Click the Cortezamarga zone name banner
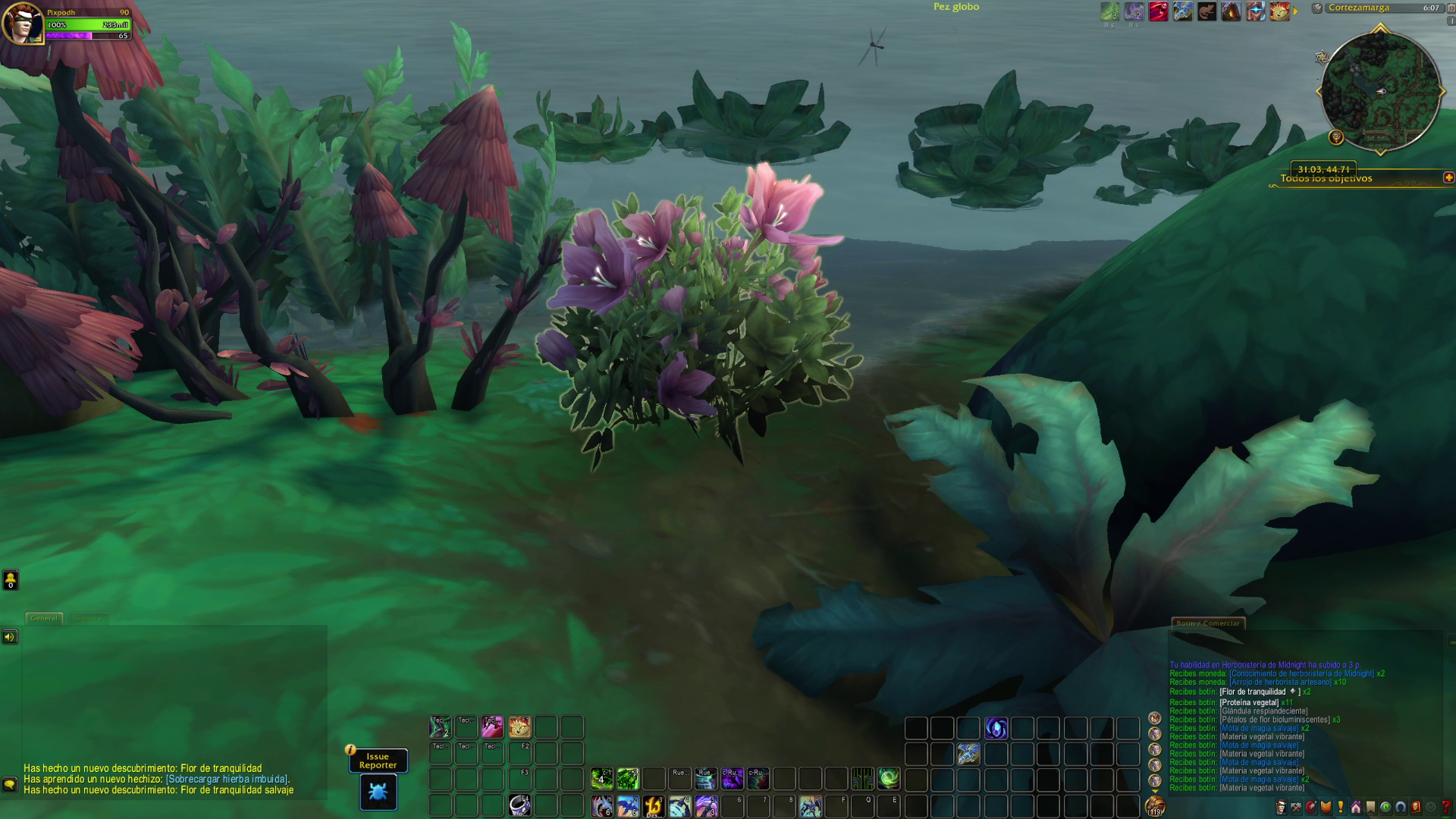This screenshot has width=1456, height=819. [1359, 8]
